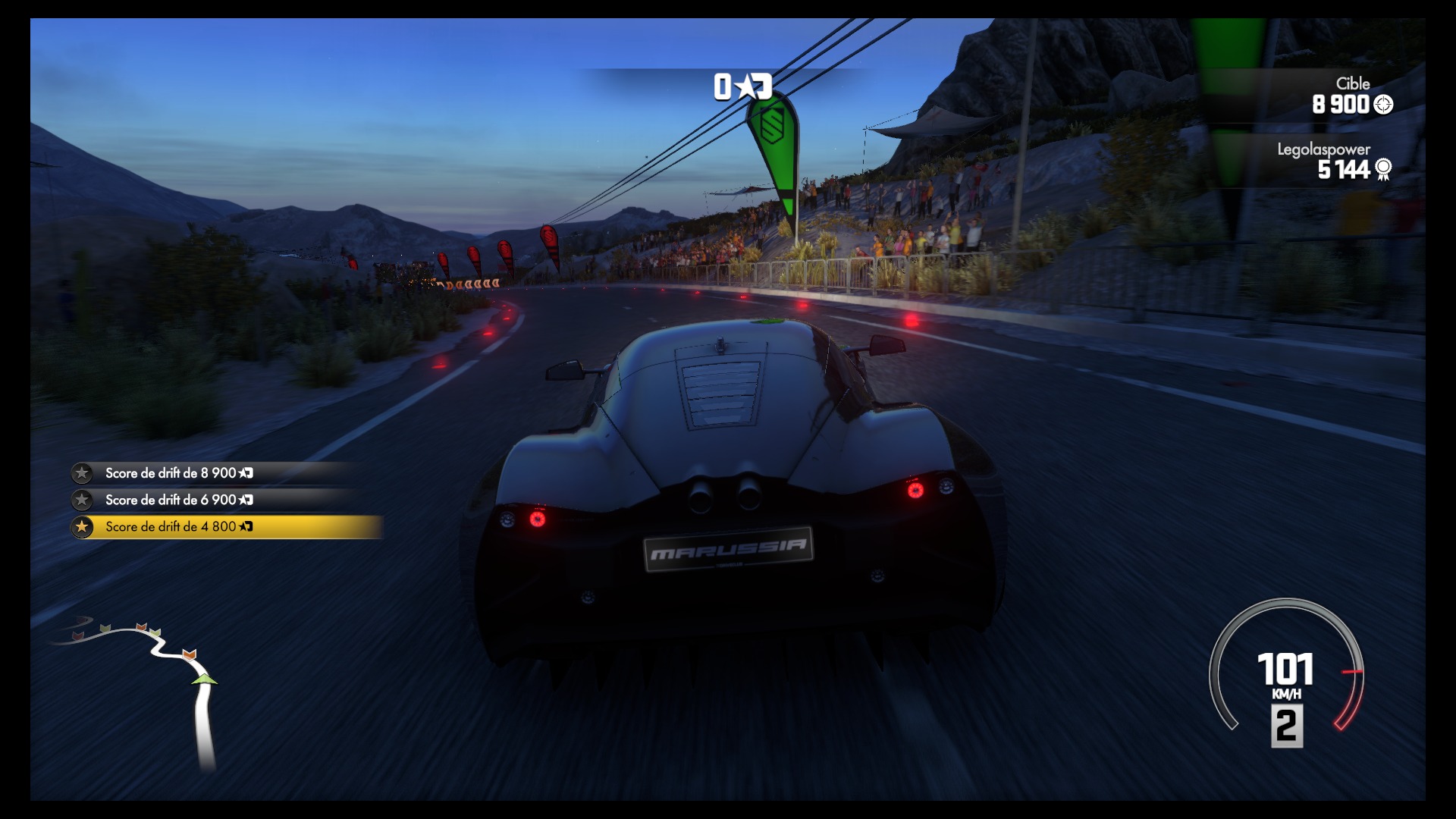Click the drift score icon after 6 900

pos(246,500)
